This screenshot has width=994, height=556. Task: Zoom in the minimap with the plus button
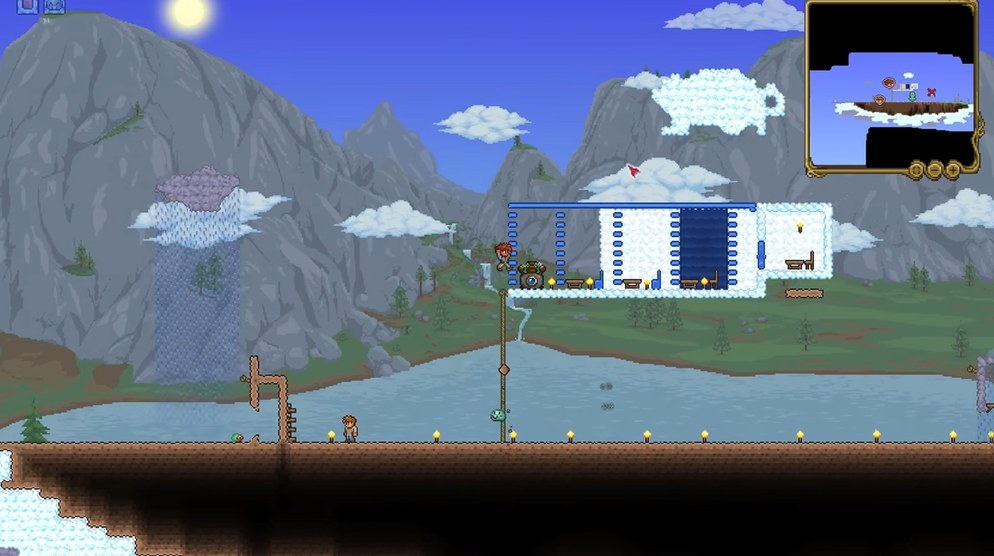coord(953,170)
